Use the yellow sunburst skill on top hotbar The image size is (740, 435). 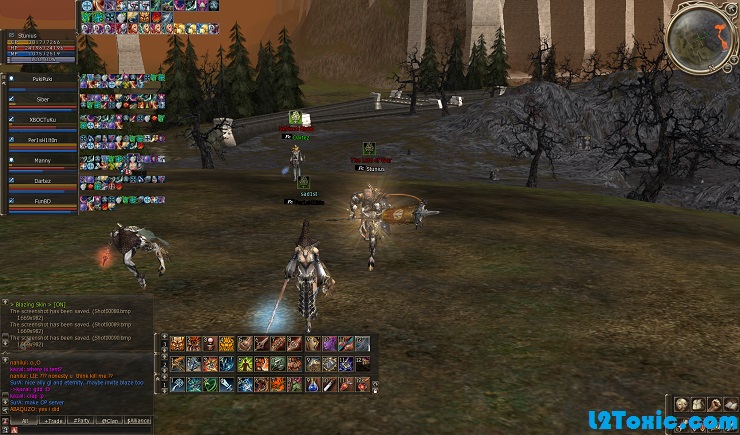[226, 343]
